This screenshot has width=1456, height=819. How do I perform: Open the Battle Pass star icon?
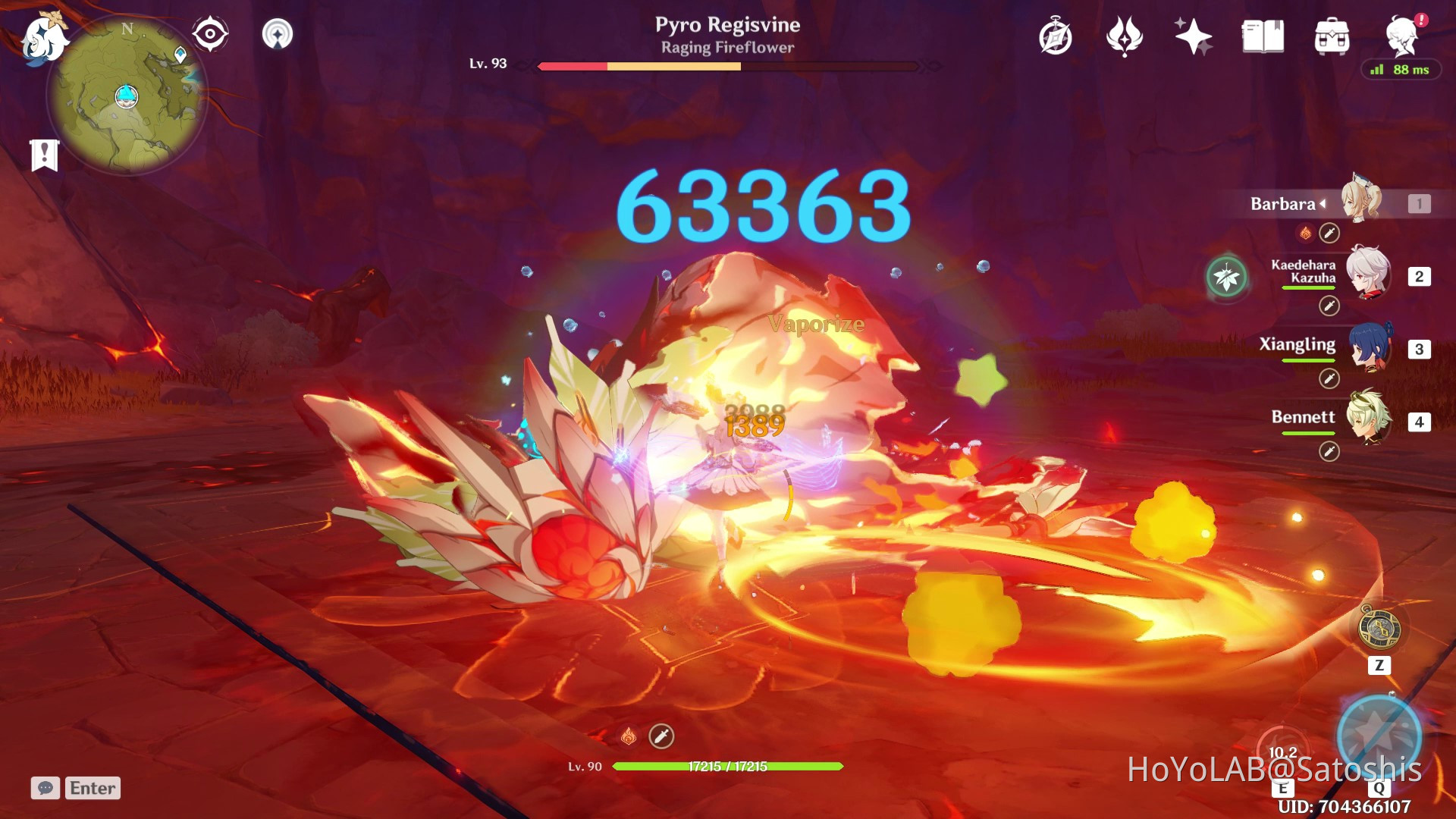pos(1192,35)
